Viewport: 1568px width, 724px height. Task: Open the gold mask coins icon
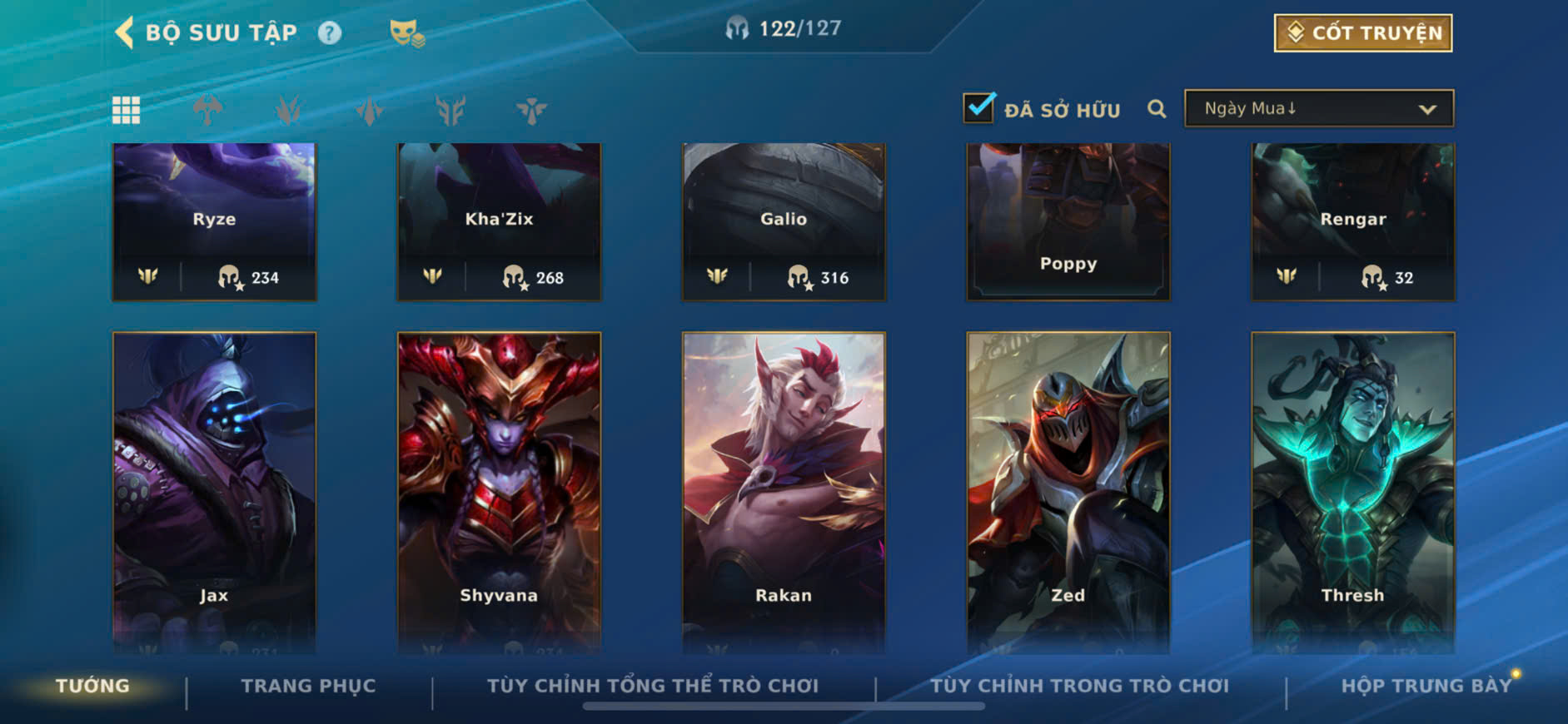(x=406, y=33)
